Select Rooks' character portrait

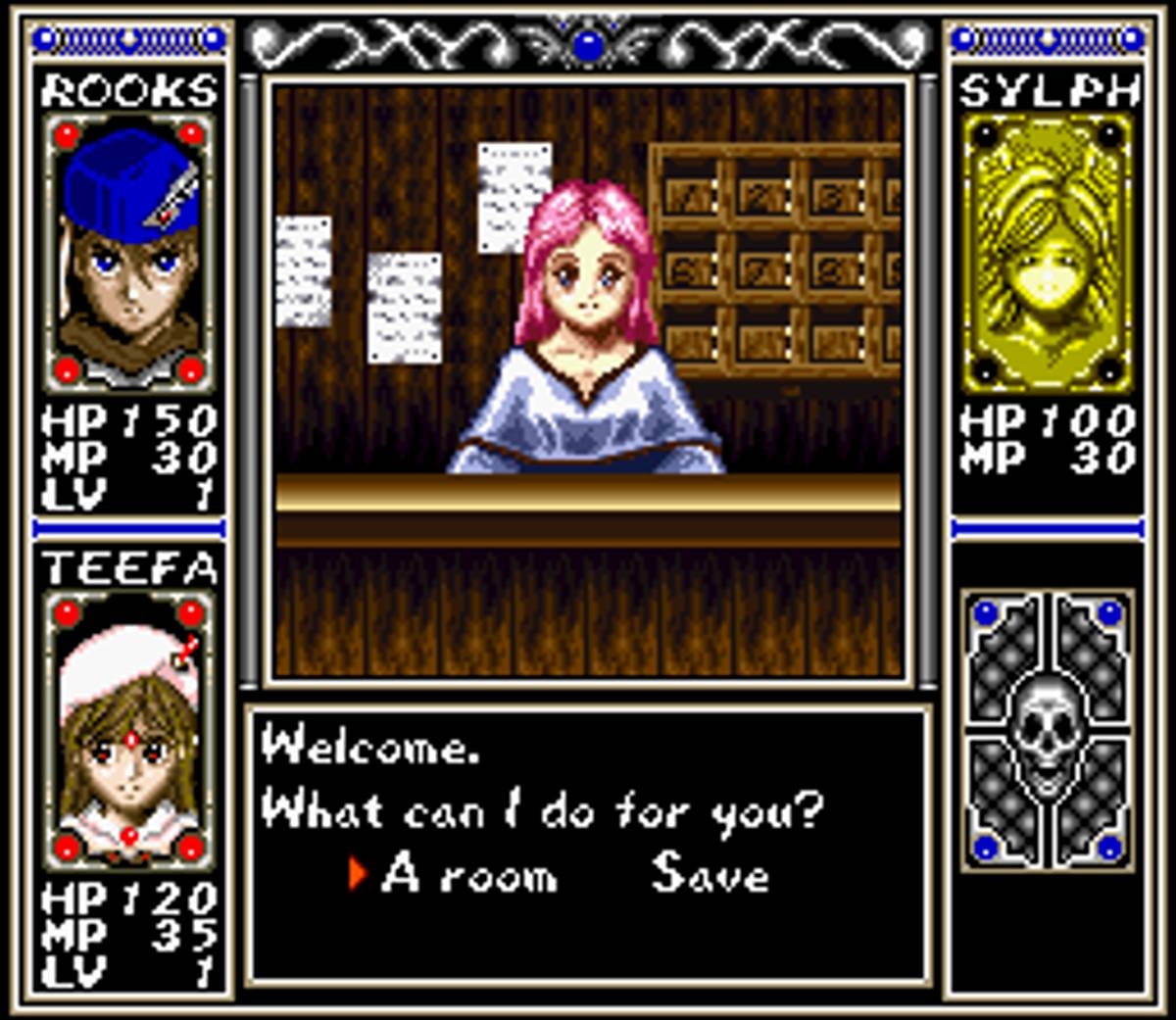click(128, 253)
